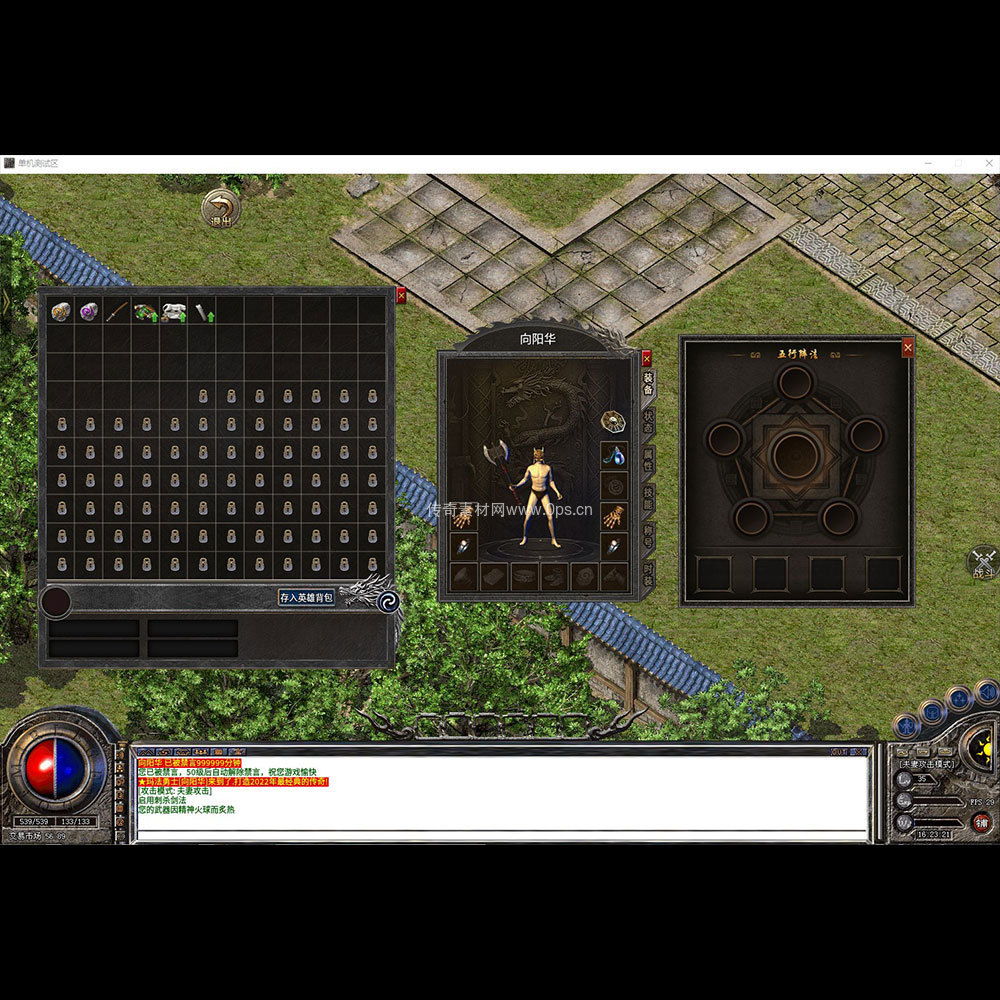
Task: Click the round 退出 exit arrow button
Action: click(220, 208)
